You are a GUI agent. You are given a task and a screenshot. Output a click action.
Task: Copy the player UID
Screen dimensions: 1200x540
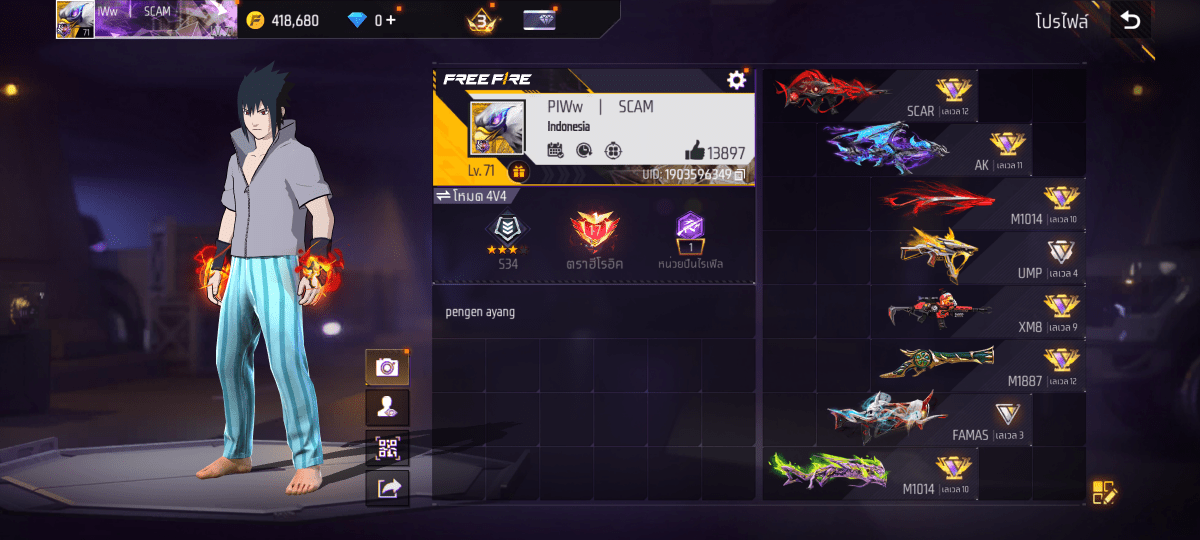[x=740, y=175]
